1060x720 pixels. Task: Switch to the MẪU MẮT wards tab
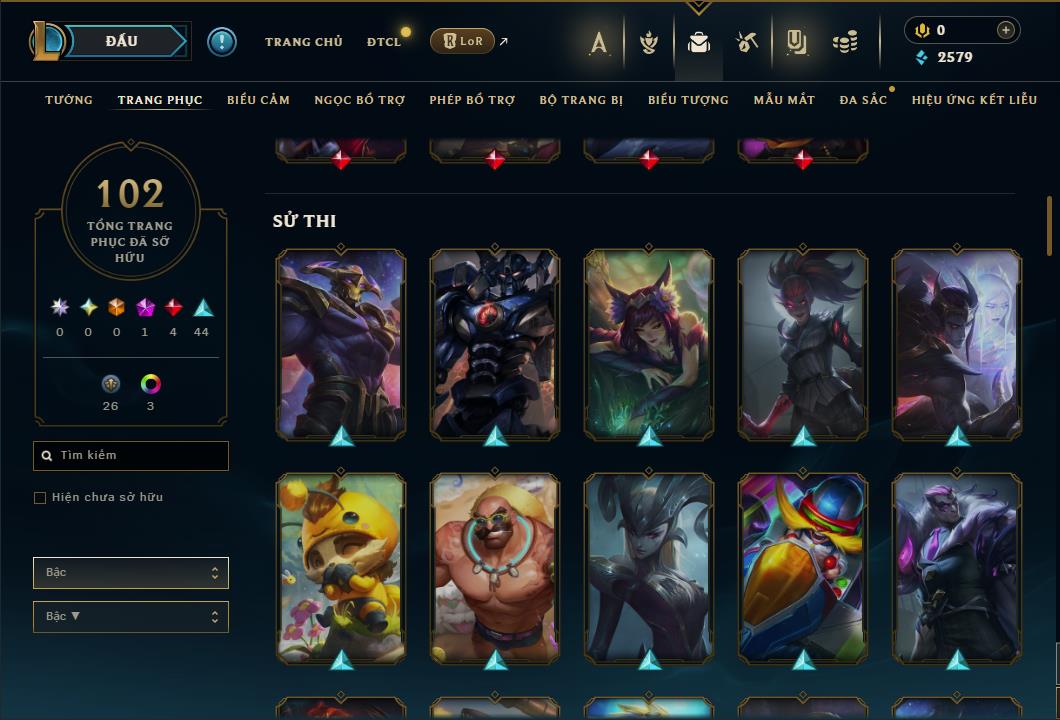point(784,100)
